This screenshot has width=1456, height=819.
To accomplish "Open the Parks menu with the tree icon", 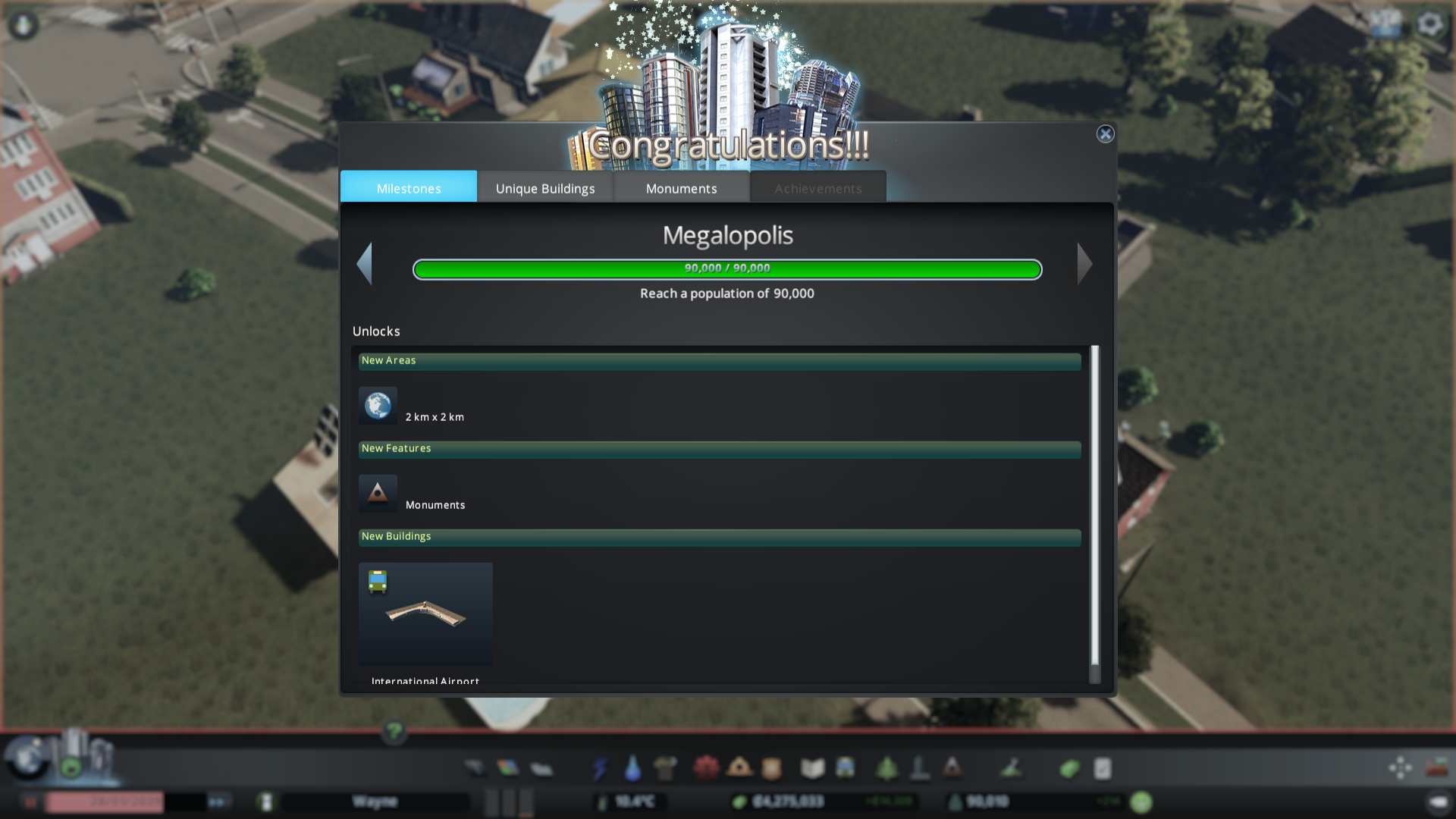I will (885, 767).
